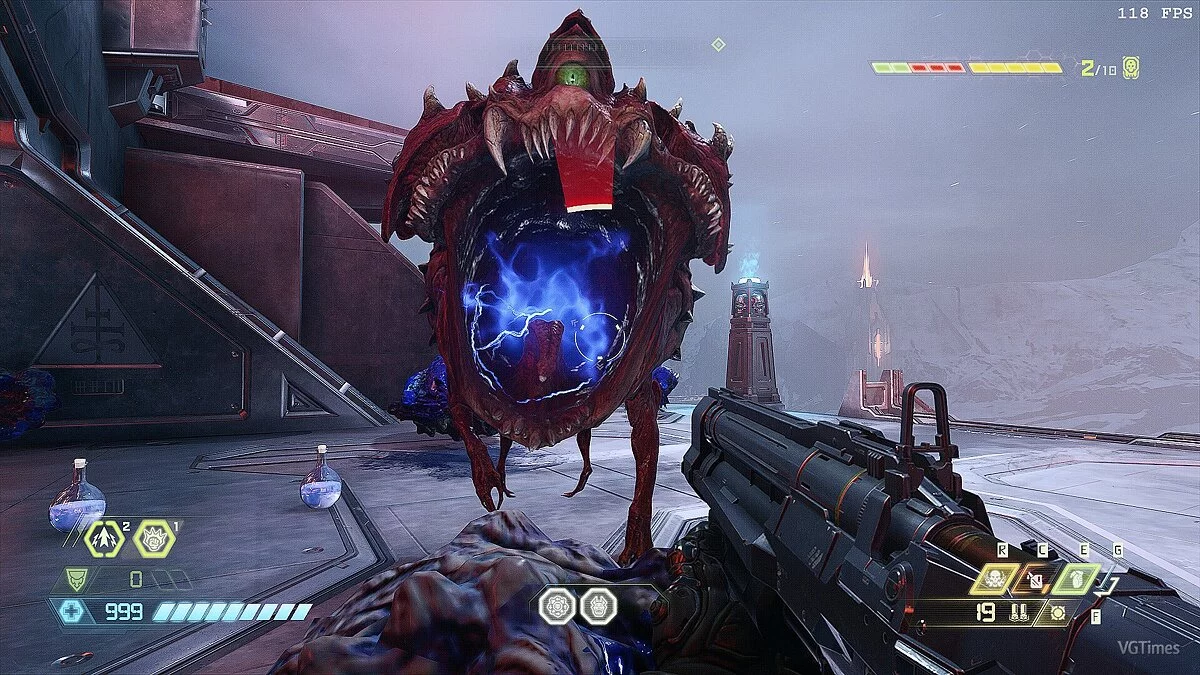
Task: Use the chainsaw fuel can icon
Action: [x=1036, y=578]
